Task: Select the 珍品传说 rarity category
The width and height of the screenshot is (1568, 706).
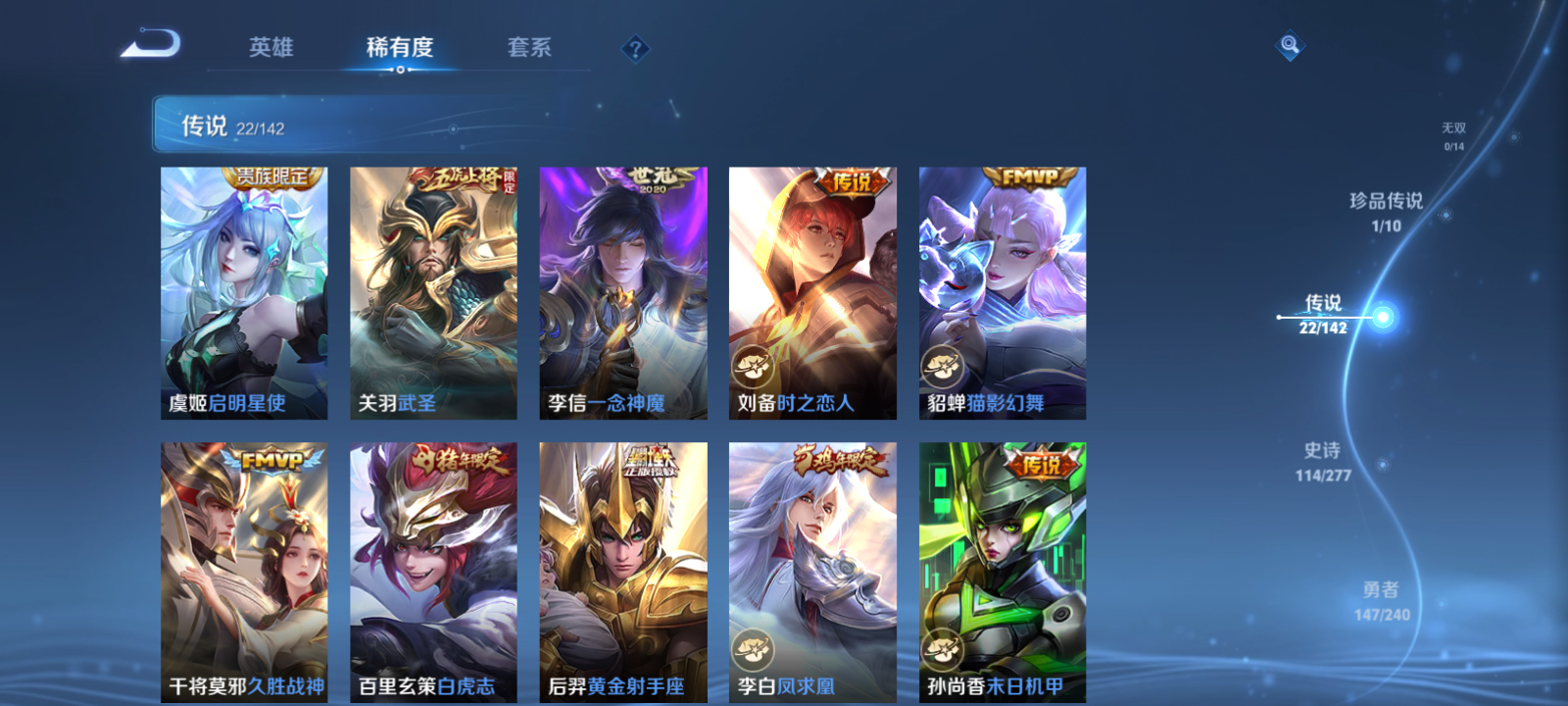Action: [1388, 206]
